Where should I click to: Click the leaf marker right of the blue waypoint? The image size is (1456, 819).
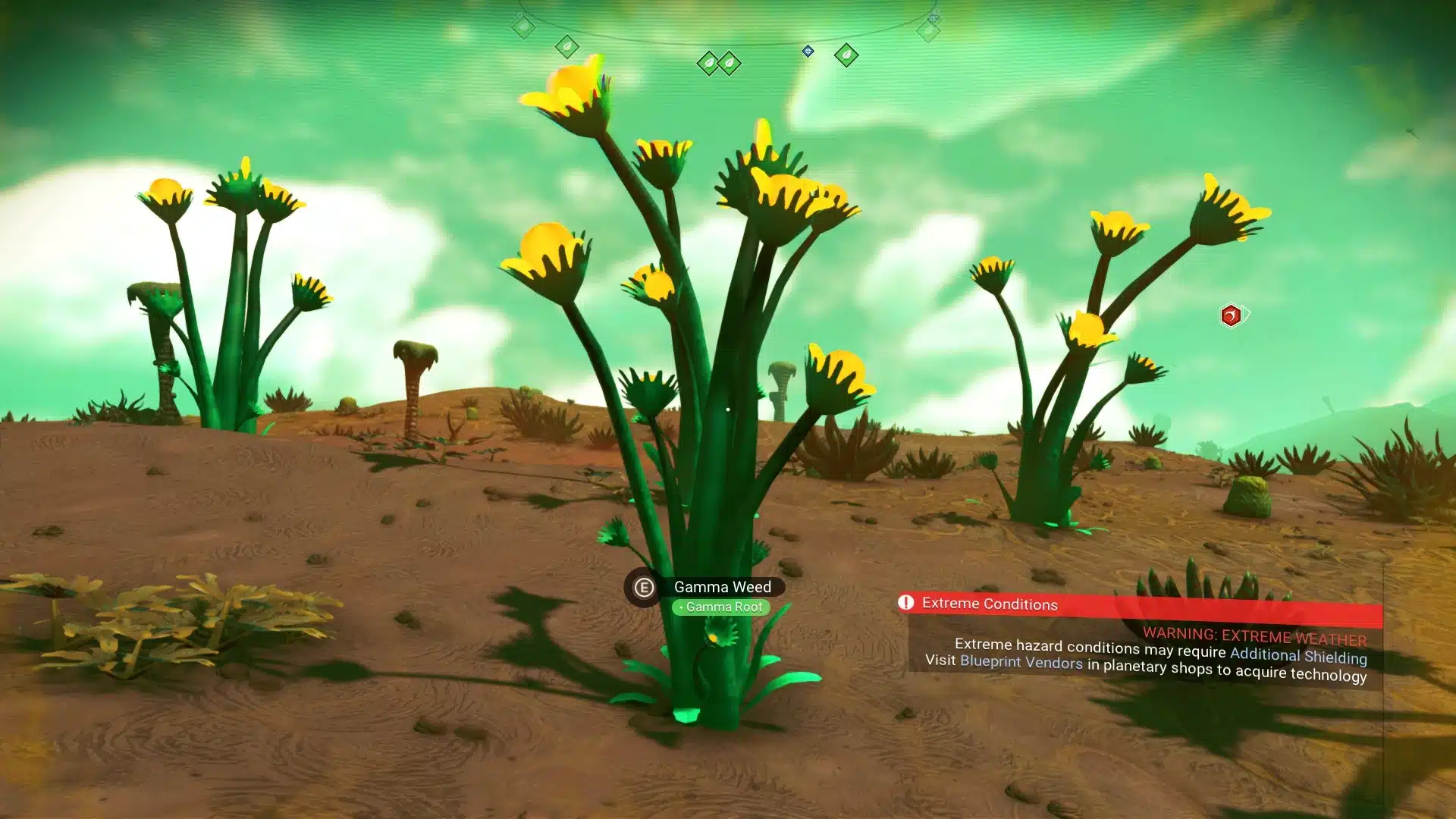pos(846,54)
